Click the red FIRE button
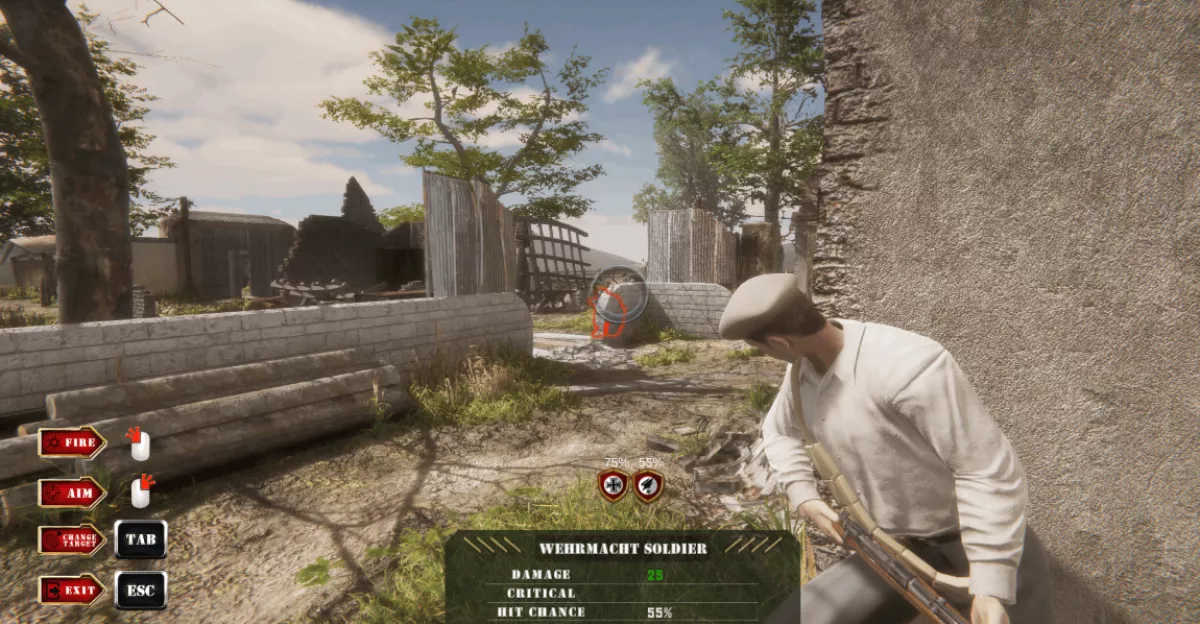This screenshot has width=1200, height=624. pos(72,442)
